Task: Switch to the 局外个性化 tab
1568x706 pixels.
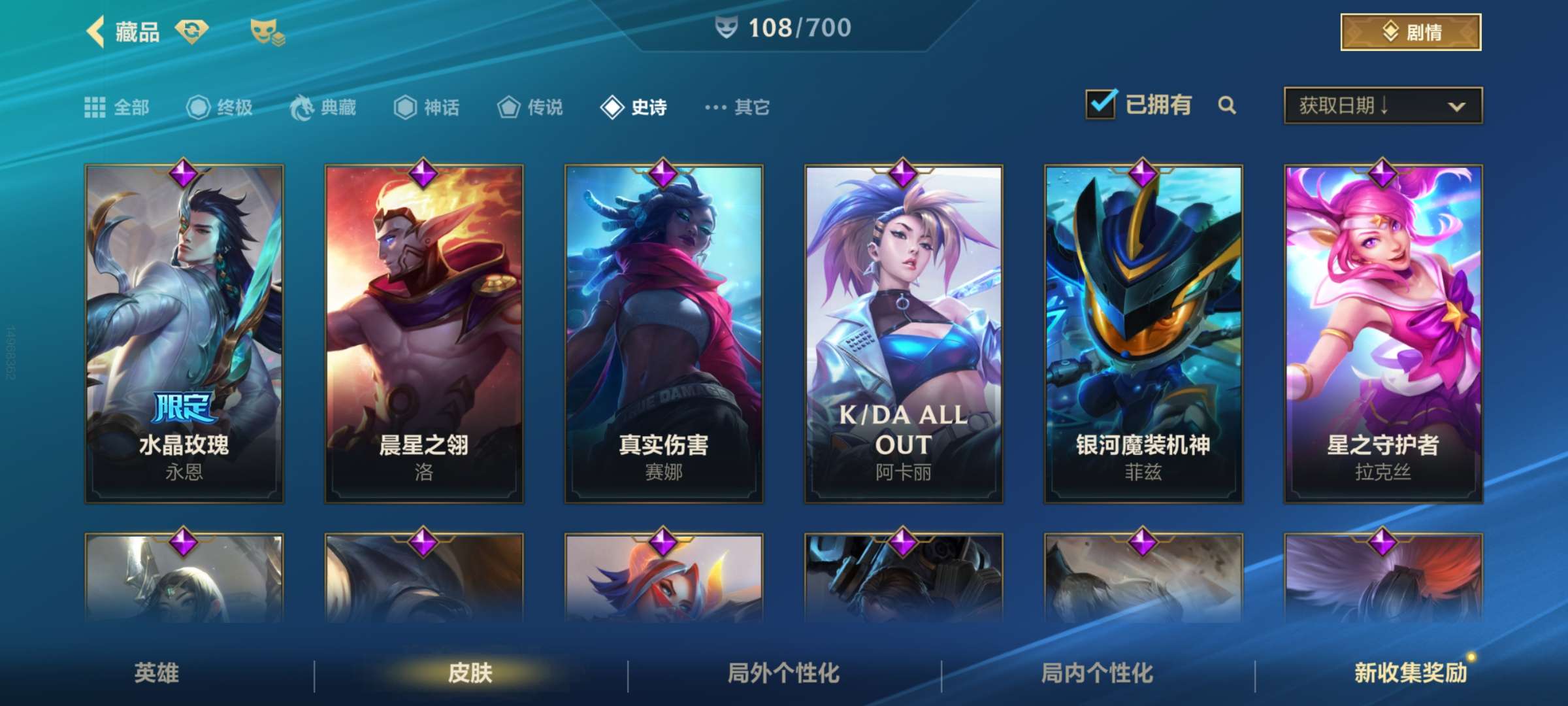Action: point(784,673)
